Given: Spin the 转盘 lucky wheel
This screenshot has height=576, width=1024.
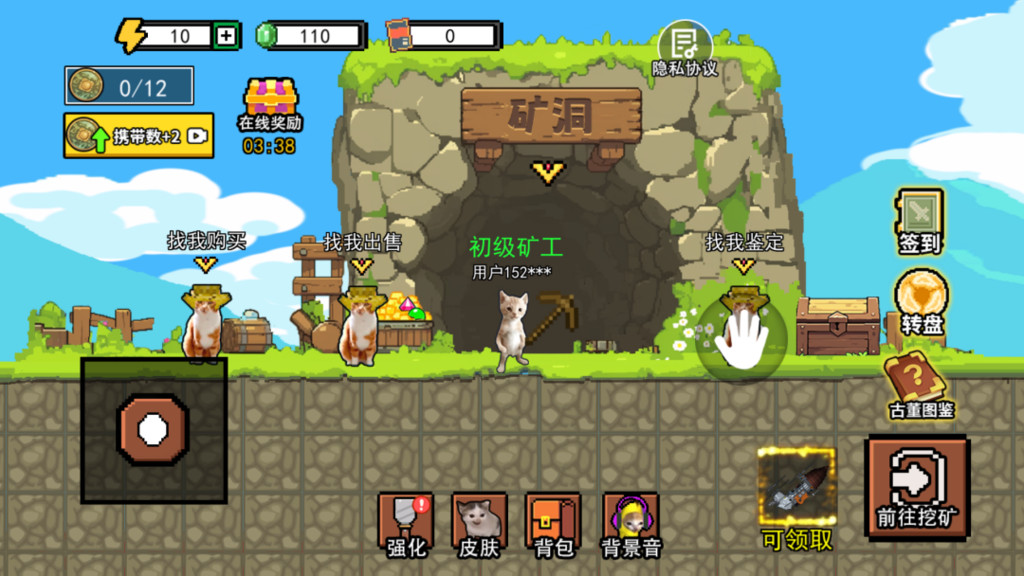Looking at the screenshot, I should click(x=919, y=303).
